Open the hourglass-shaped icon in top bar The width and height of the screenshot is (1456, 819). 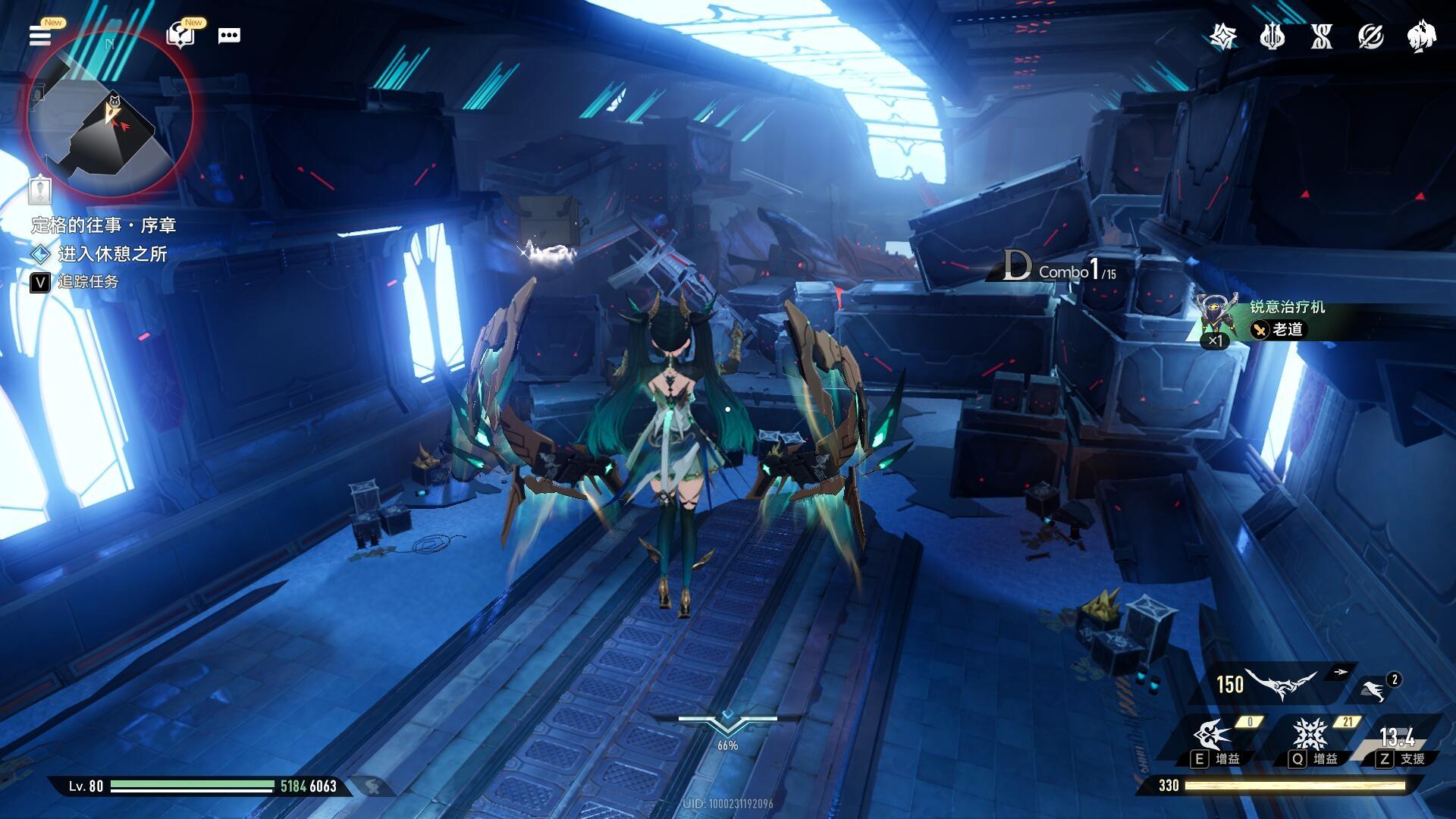click(x=1322, y=36)
